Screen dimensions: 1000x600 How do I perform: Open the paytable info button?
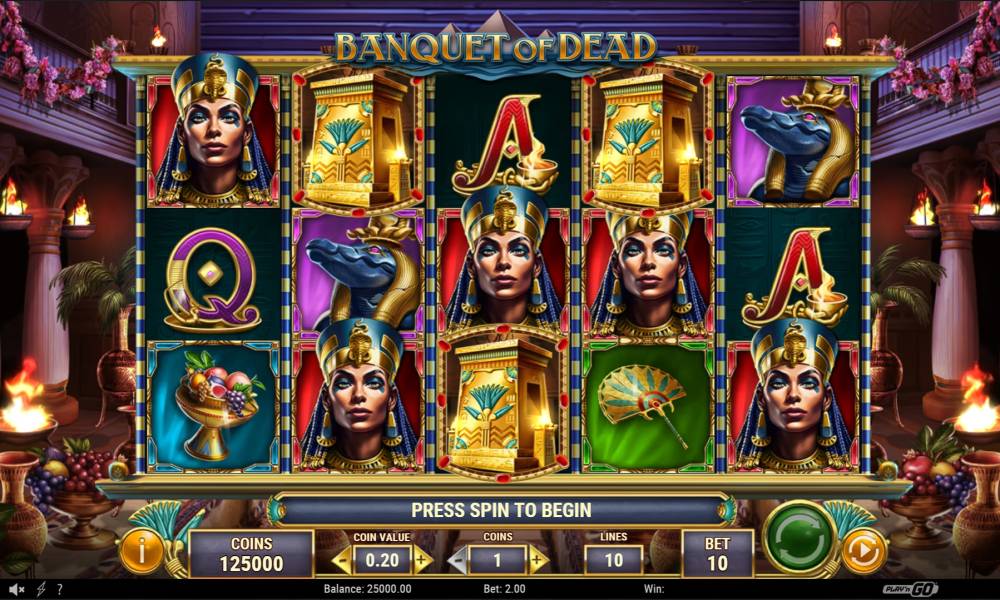click(x=141, y=551)
